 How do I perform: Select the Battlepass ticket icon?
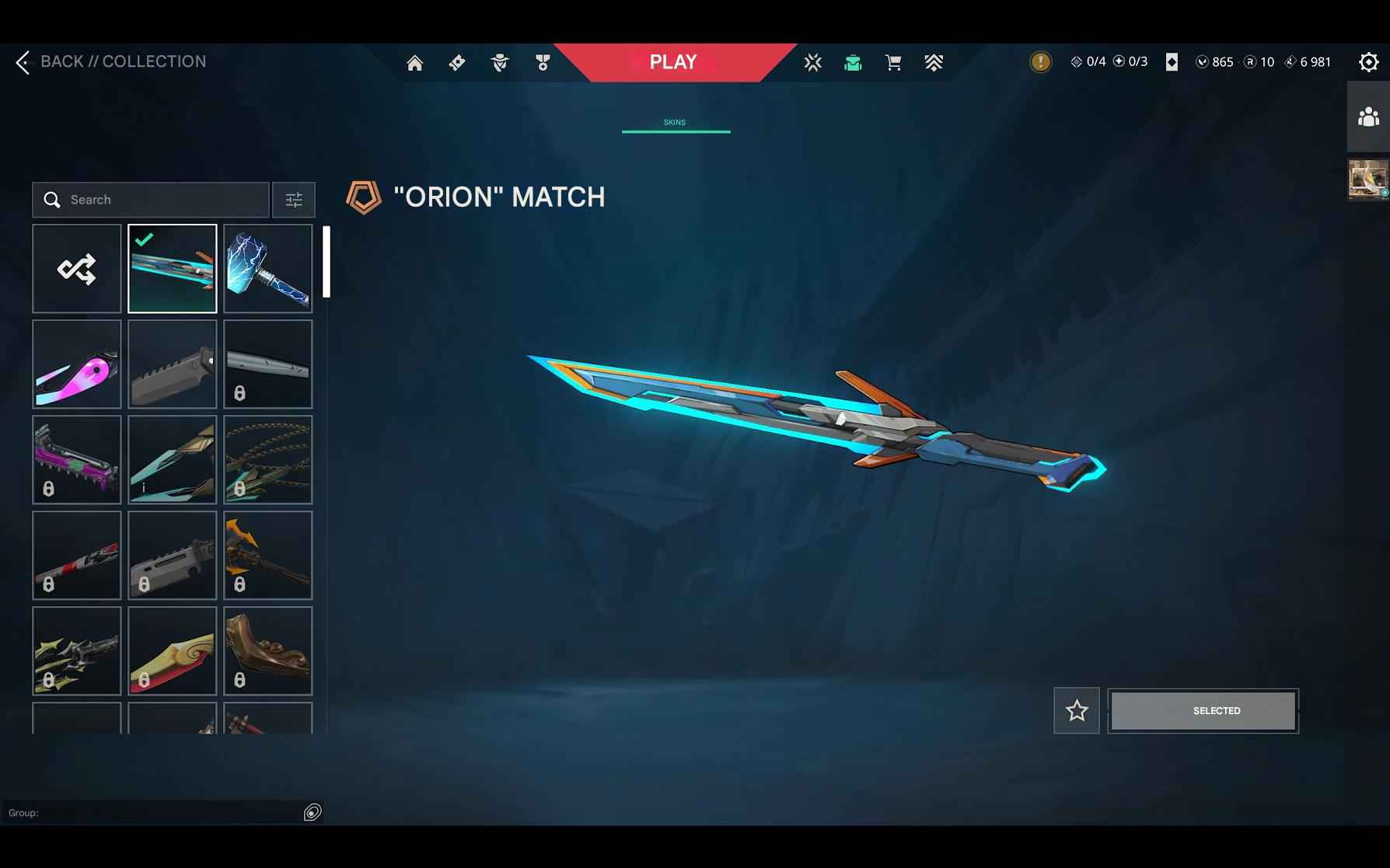[x=456, y=62]
